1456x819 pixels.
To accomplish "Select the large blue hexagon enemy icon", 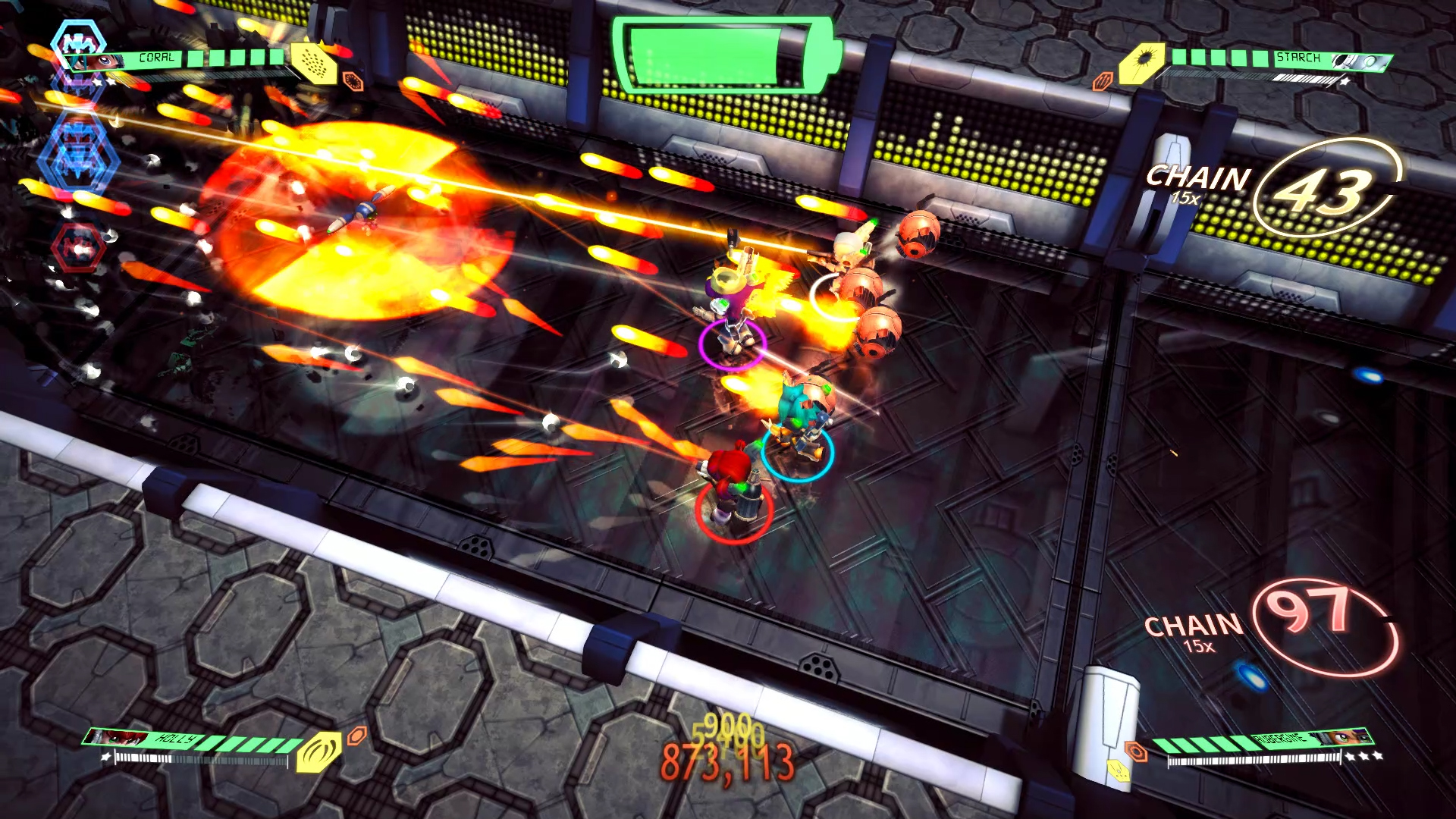I will pos(78,159).
